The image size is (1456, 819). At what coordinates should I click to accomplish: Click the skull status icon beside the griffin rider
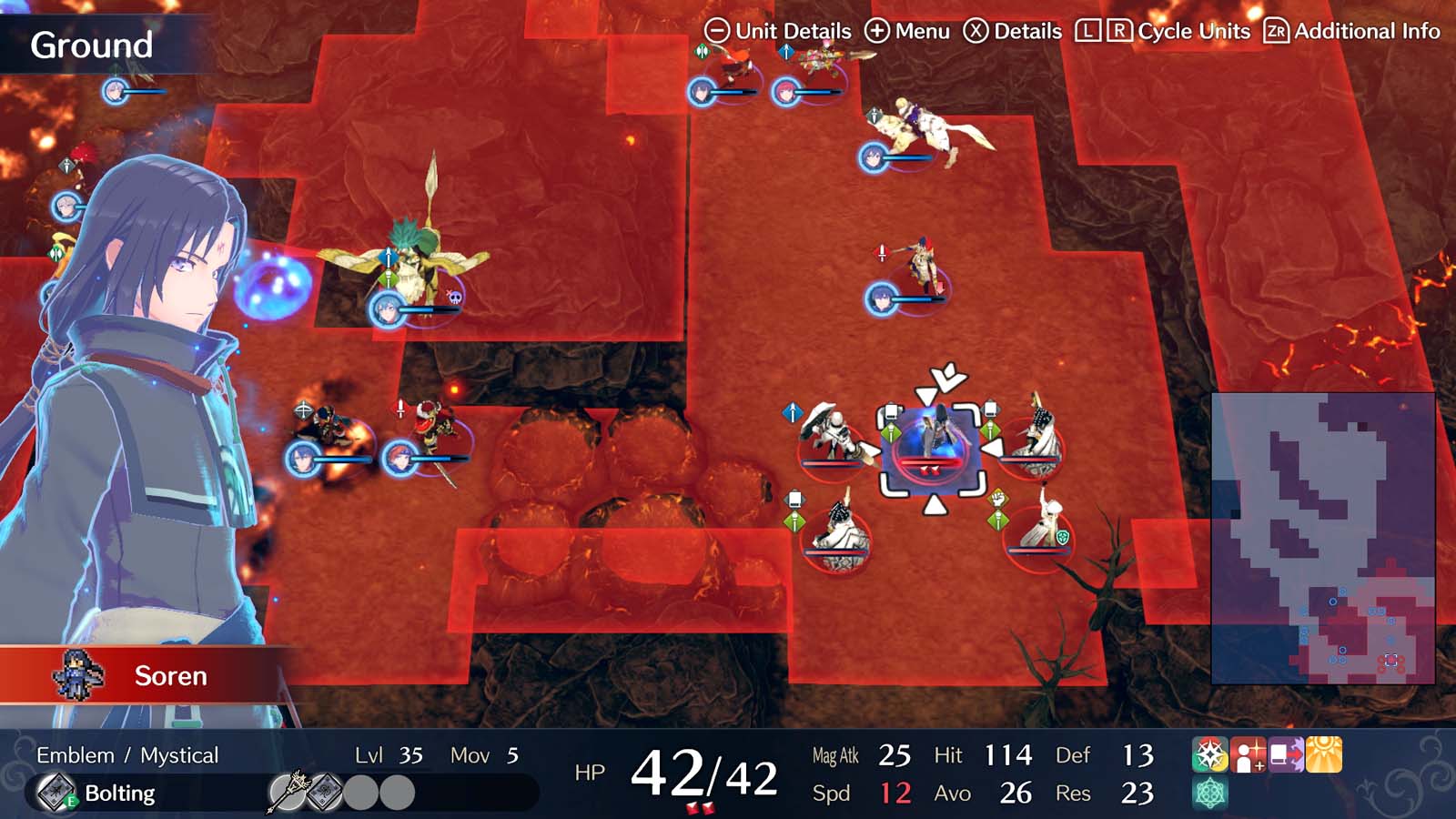click(454, 298)
